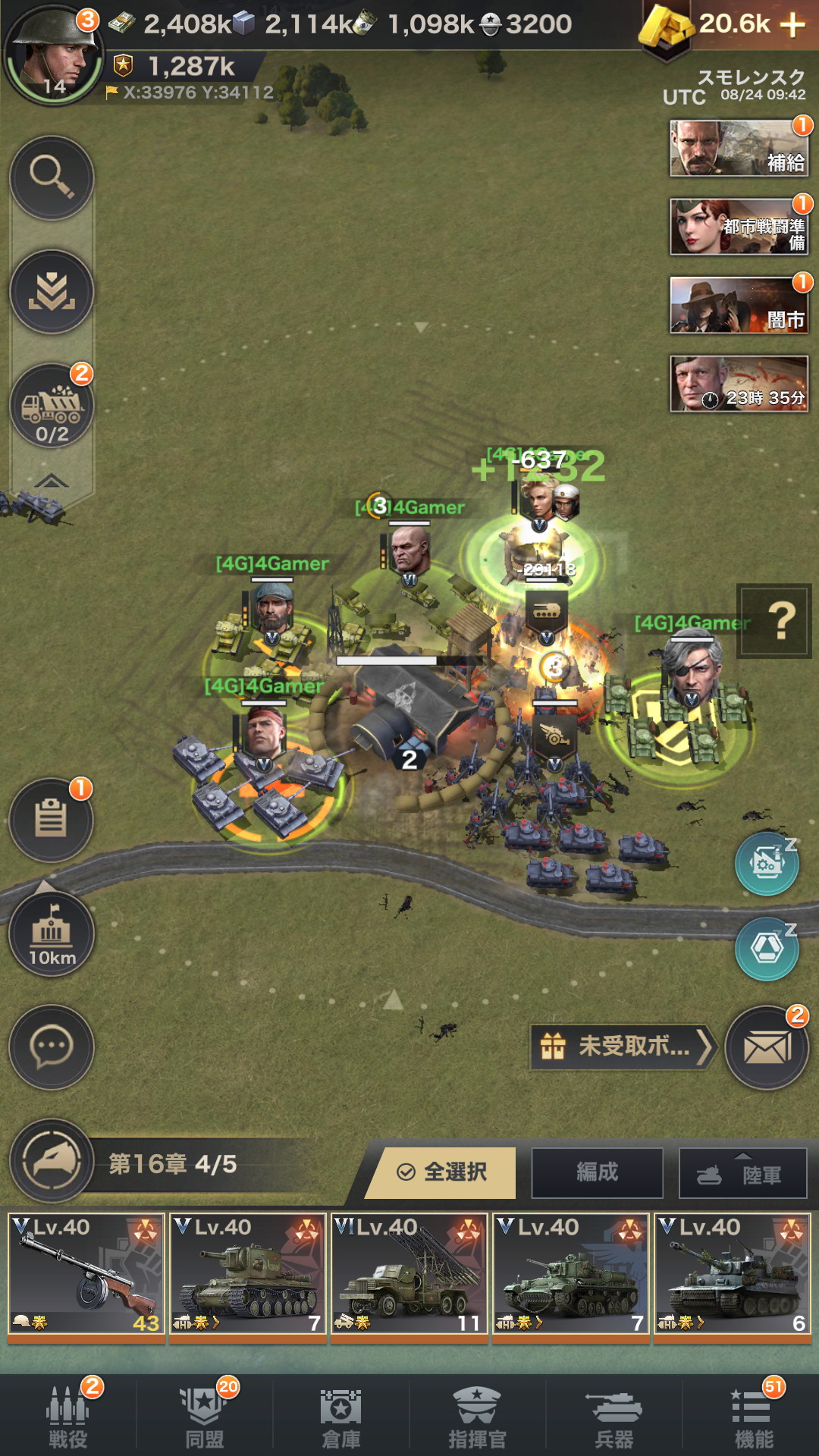Select the Lv.40 rocket truck unit card
This screenshot has width=819, height=1456.
click(x=409, y=1275)
